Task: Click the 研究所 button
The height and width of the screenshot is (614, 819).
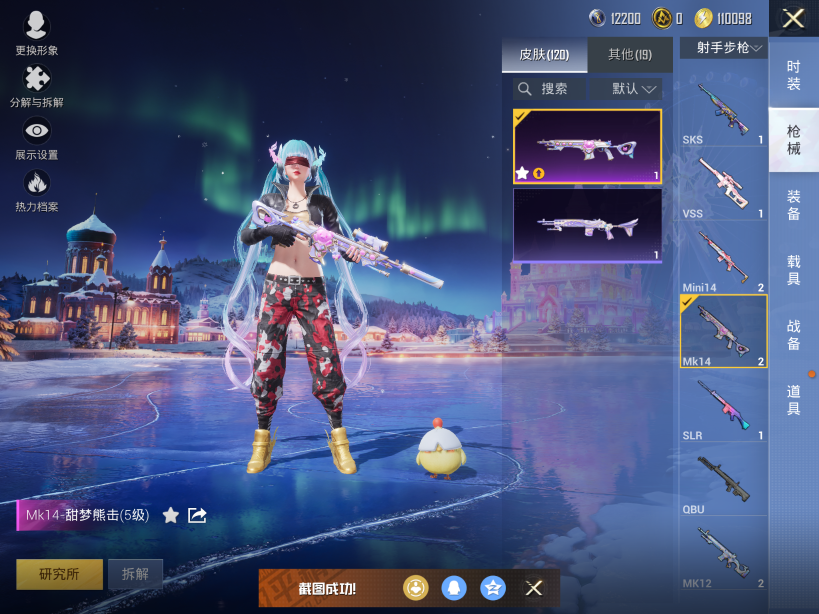Action: (x=58, y=574)
